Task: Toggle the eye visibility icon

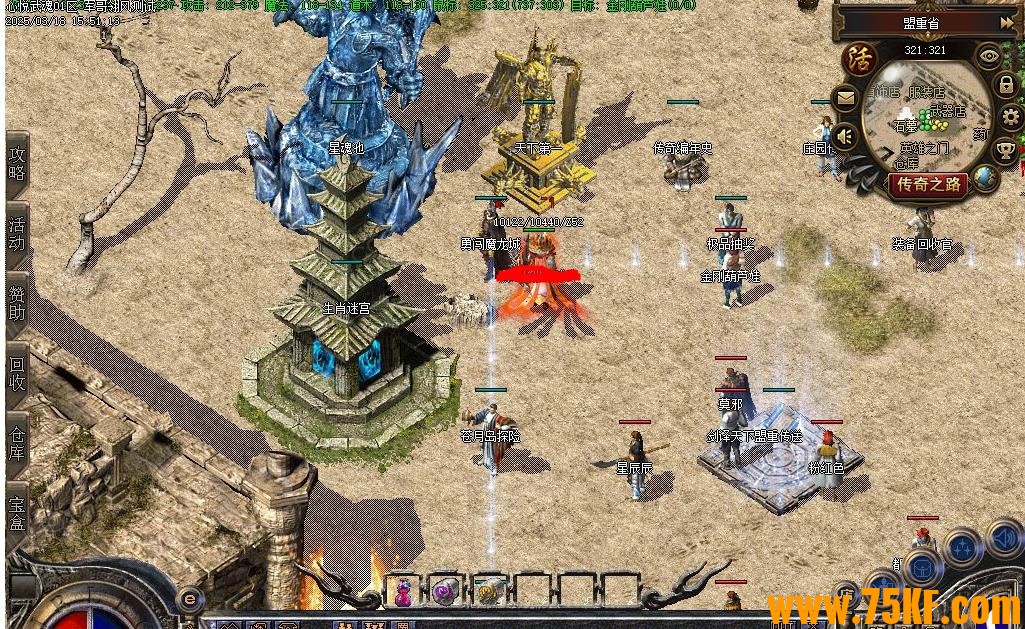Action: (989, 55)
